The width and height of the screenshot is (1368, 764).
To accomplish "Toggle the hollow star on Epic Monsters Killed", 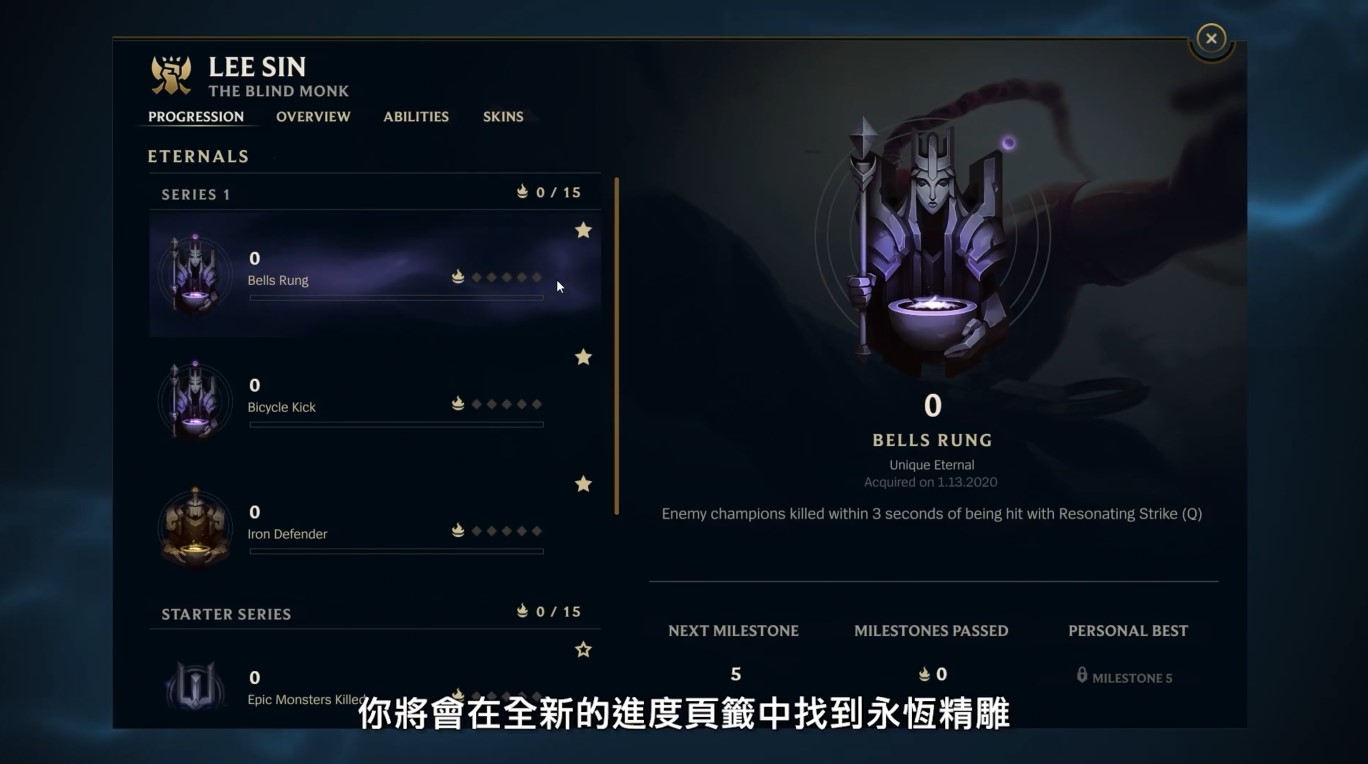I will point(583,648).
